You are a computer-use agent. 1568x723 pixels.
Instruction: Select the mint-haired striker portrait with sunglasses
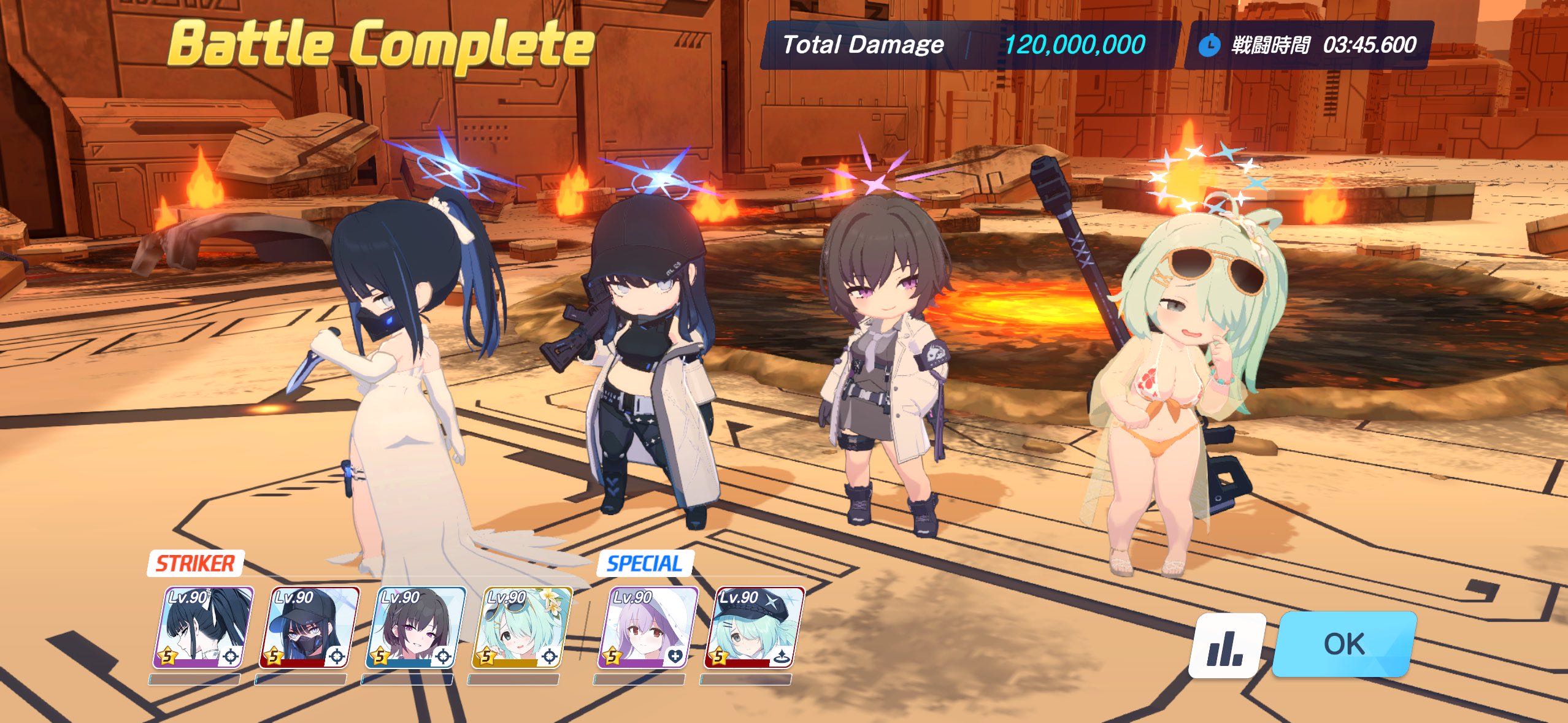522,627
